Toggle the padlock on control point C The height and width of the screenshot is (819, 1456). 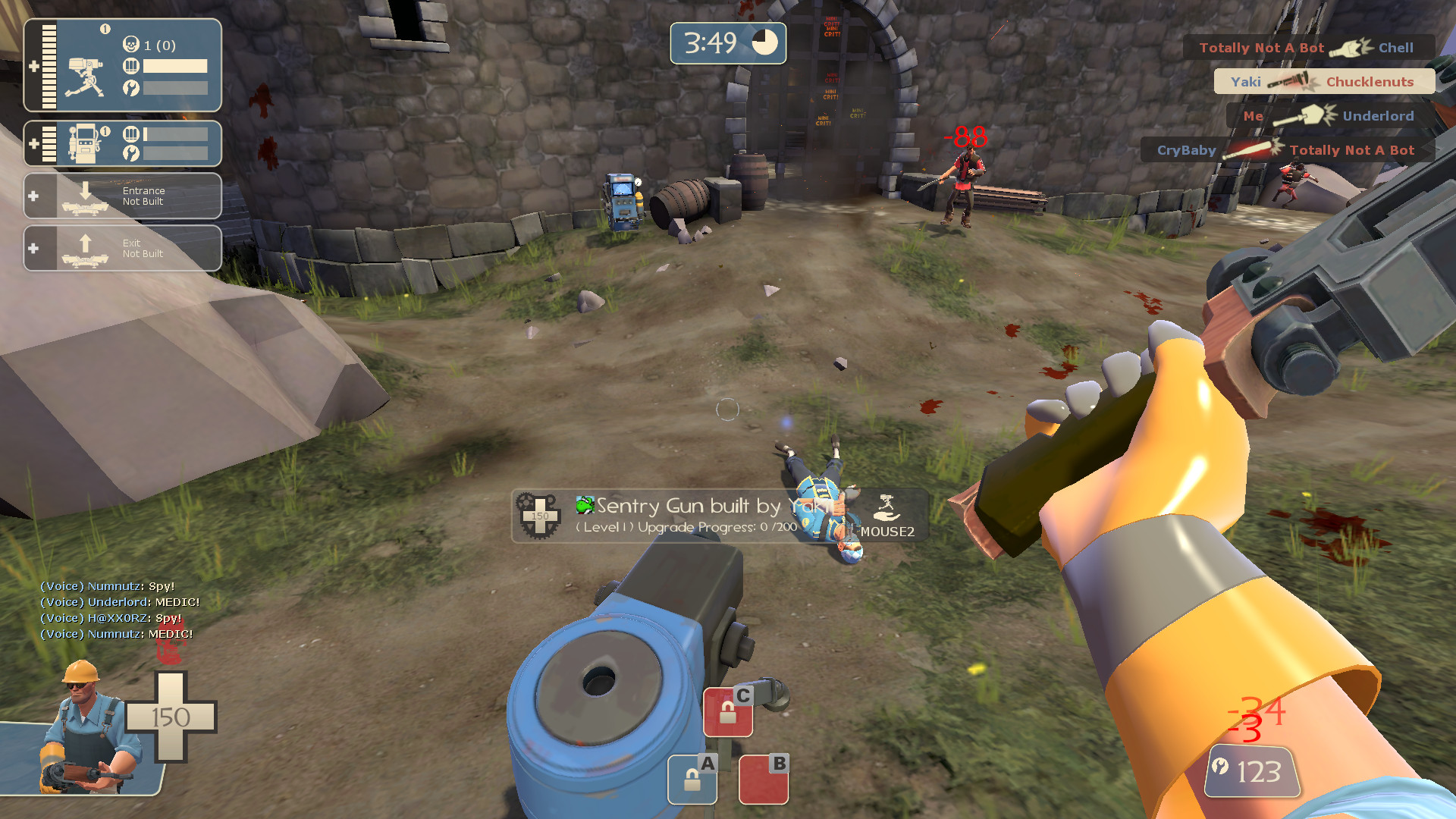pyautogui.click(x=729, y=711)
